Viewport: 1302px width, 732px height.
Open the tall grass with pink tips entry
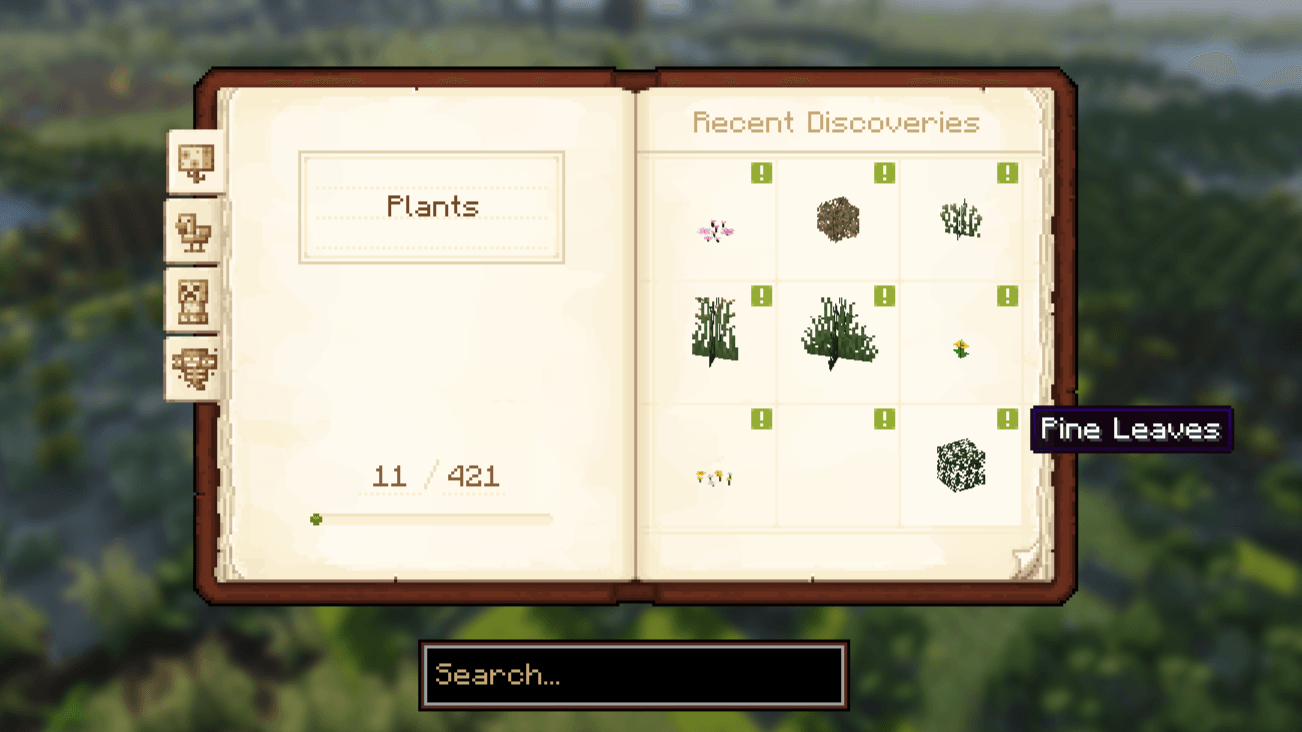tap(714, 330)
